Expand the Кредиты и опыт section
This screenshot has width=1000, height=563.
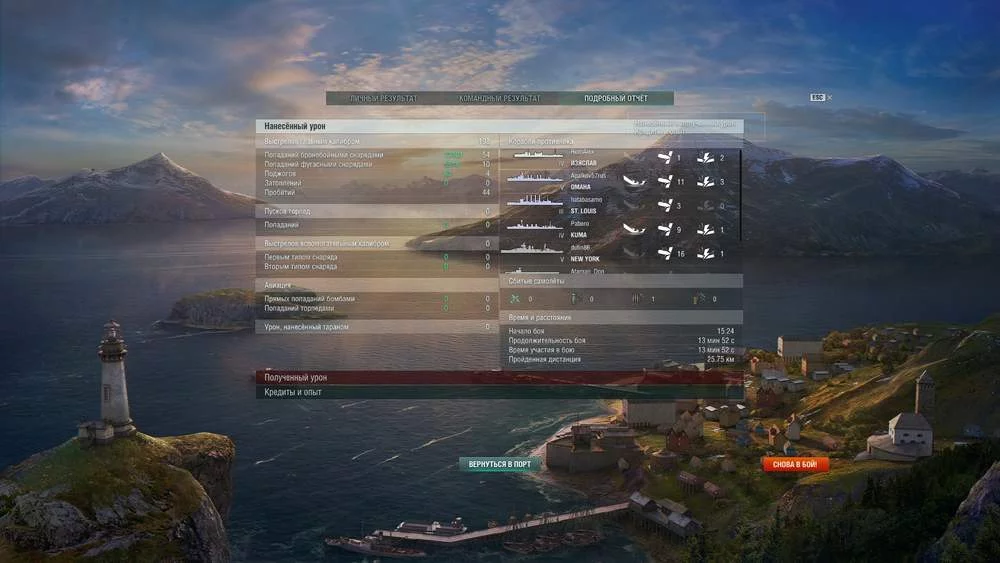pos(498,393)
